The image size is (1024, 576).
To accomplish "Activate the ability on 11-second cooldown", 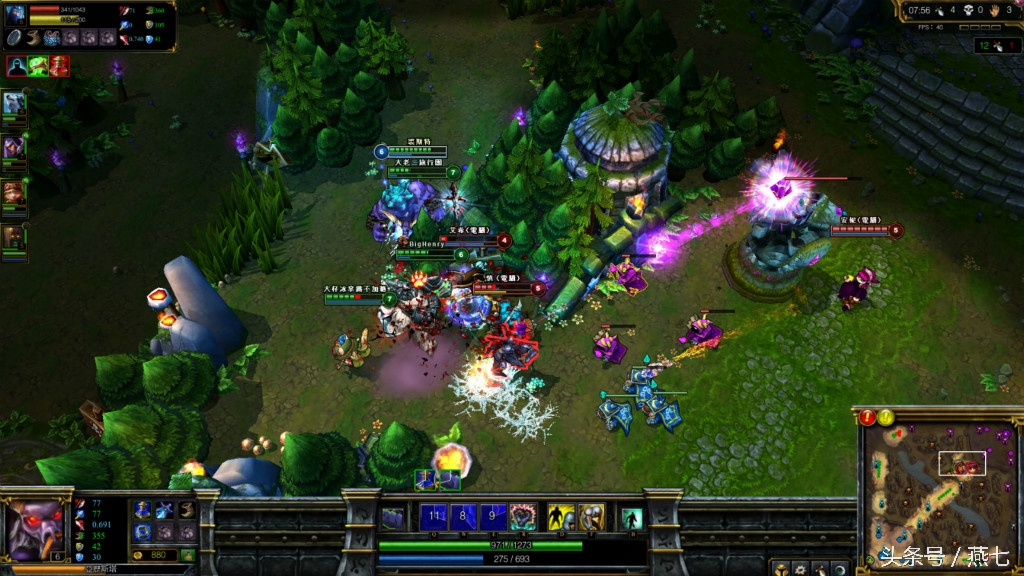I will click(433, 517).
